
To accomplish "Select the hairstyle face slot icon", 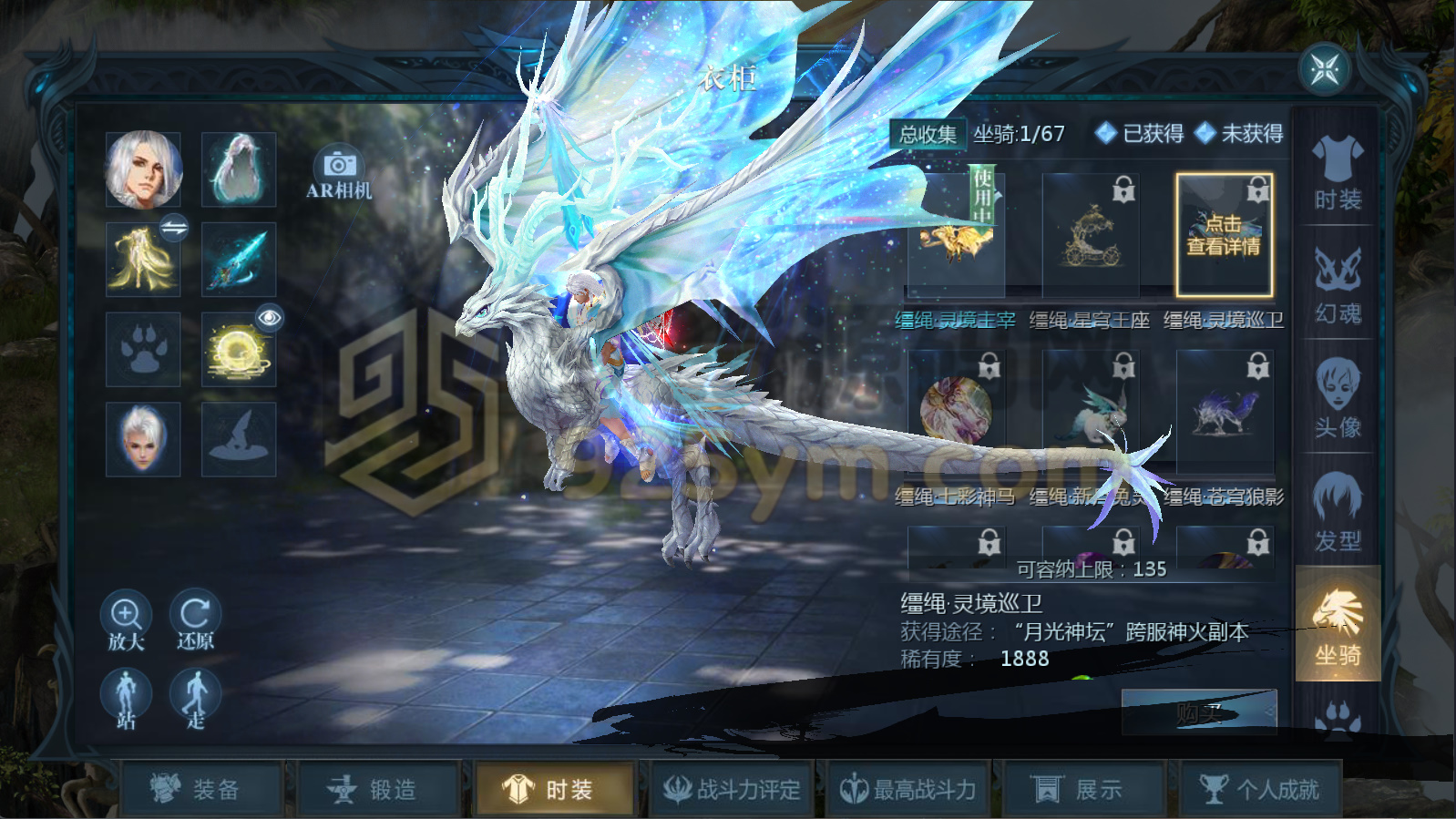I will click(143, 440).
